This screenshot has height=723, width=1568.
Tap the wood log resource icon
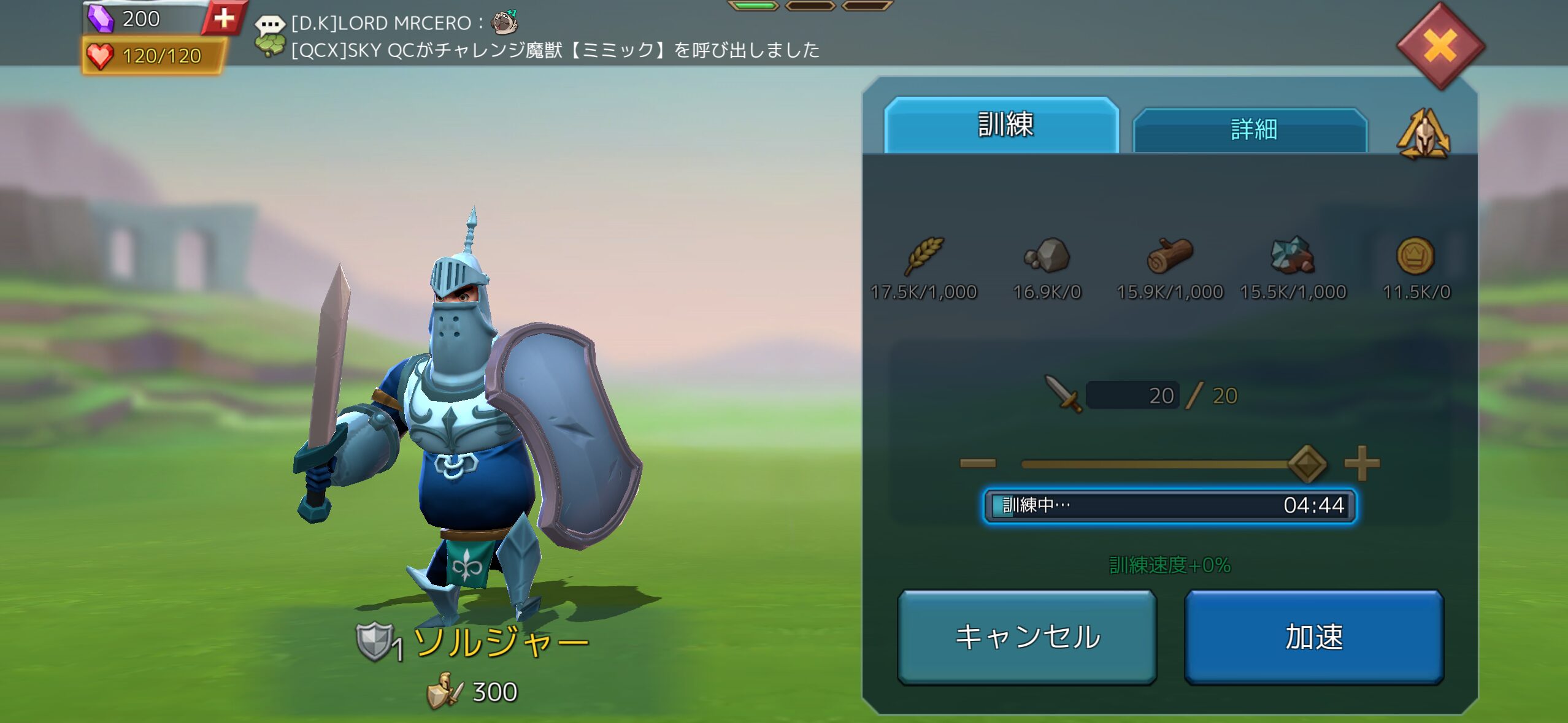[x=1169, y=255]
